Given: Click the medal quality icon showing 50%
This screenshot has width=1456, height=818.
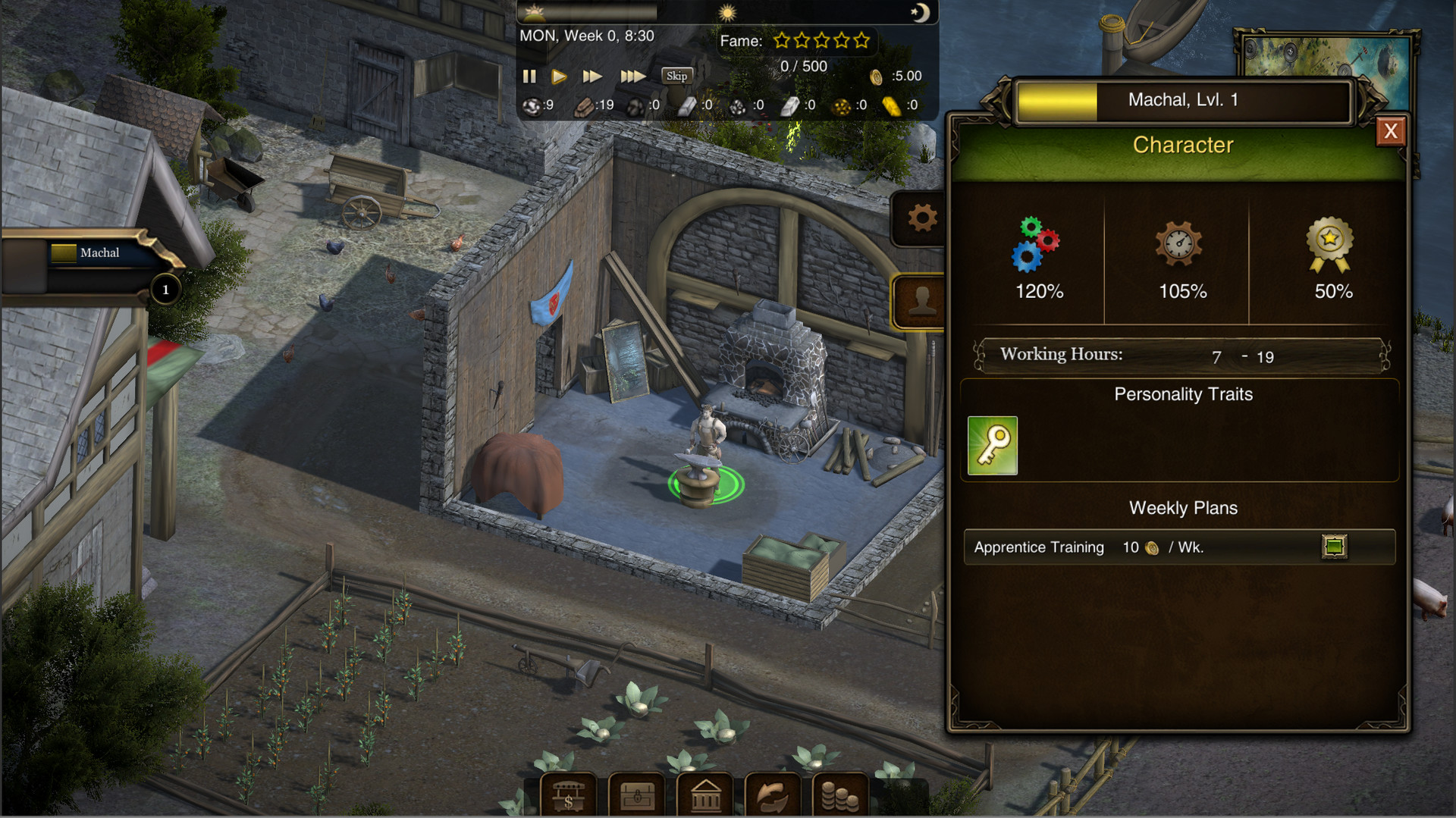Looking at the screenshot, I should click(x=1330, y=243).
